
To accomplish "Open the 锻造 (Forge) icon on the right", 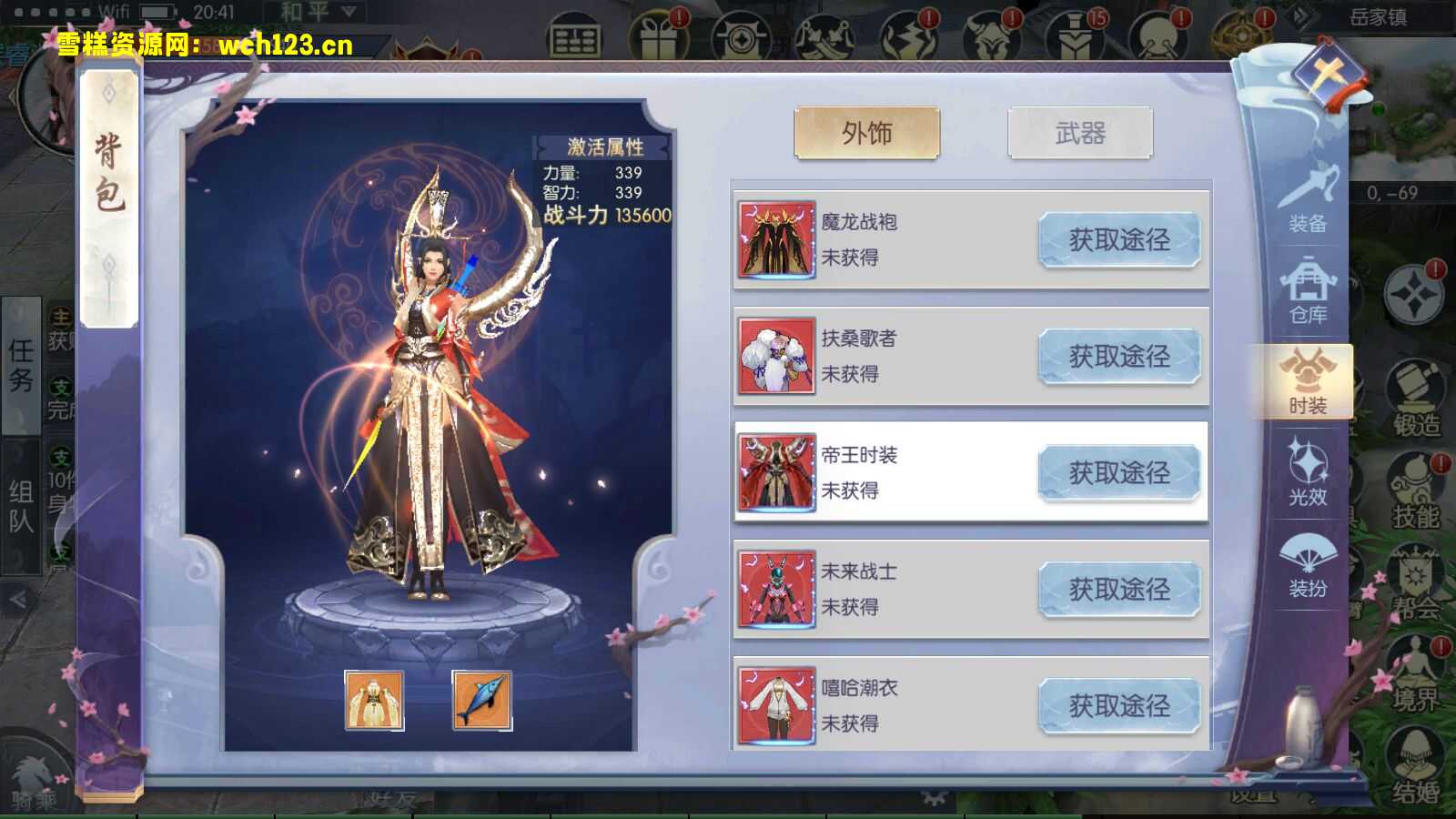I will (x=1417, y=387).
